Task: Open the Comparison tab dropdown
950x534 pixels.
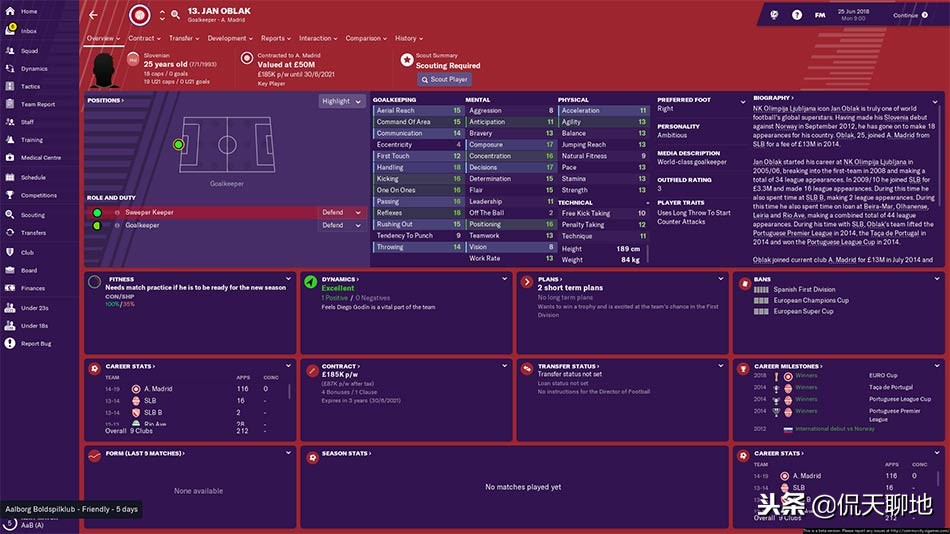Action: click(x=365, y=38)
